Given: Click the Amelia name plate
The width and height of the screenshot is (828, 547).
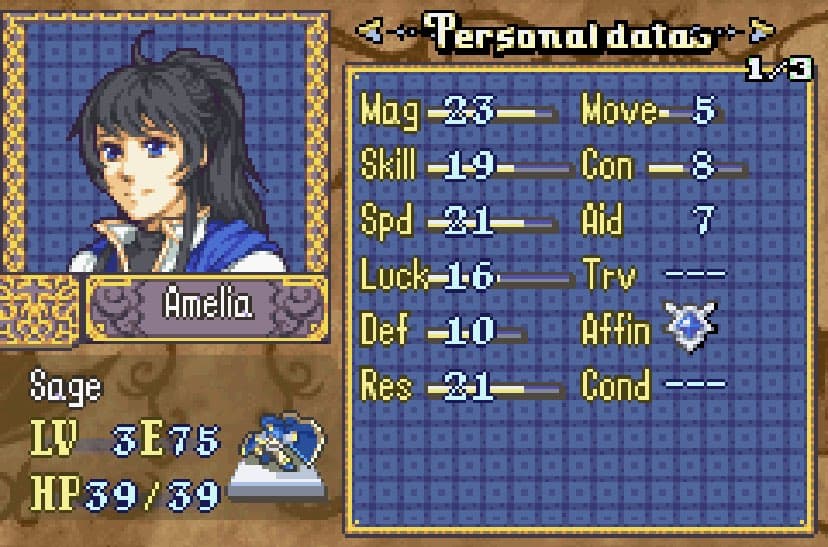Looking at the screenshot, I should pos(208,306).
